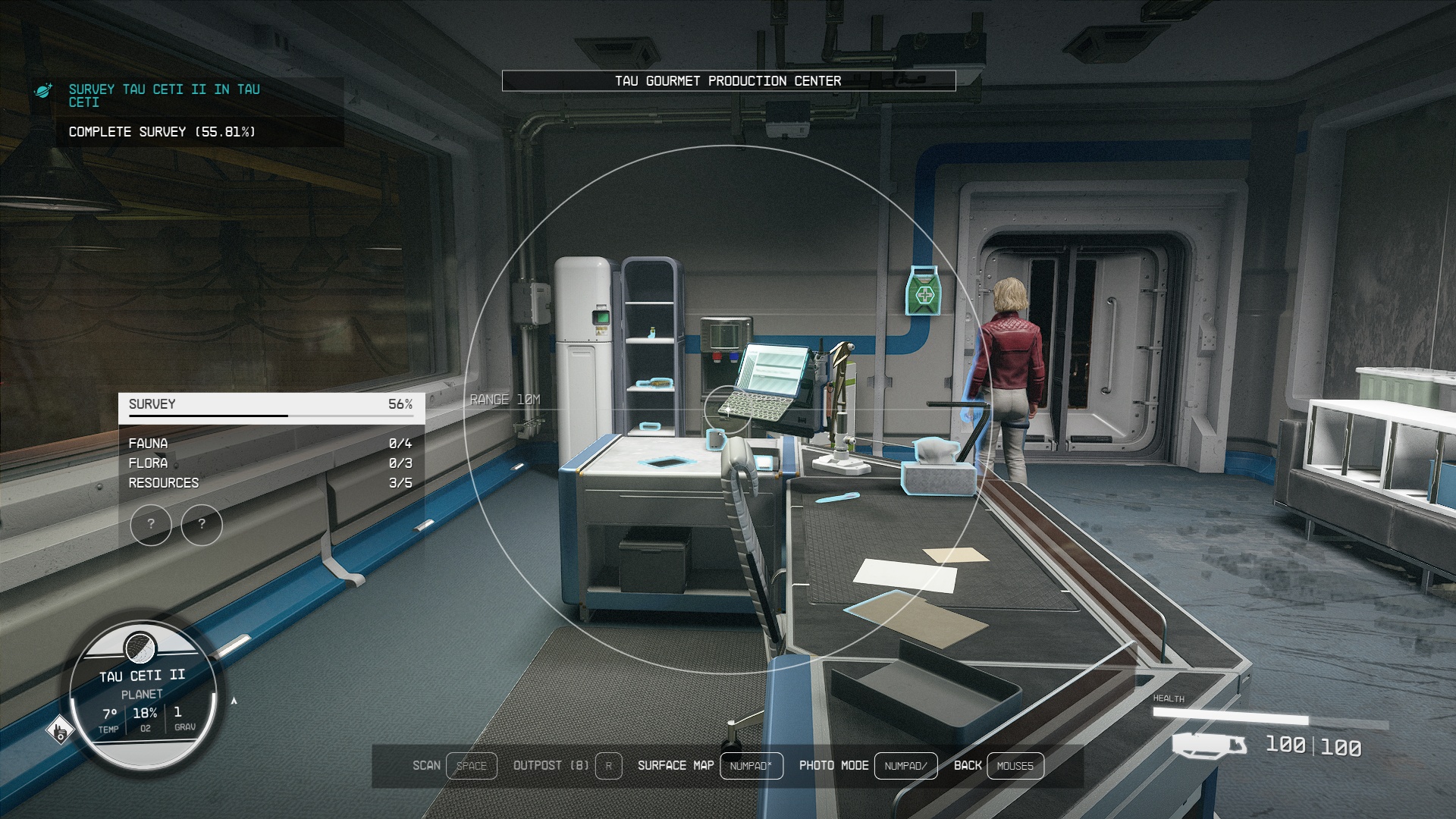Toggle scanning with the SPACE prompt
The height and width of the screenshot is (819, 1456).
click(472, 766)
